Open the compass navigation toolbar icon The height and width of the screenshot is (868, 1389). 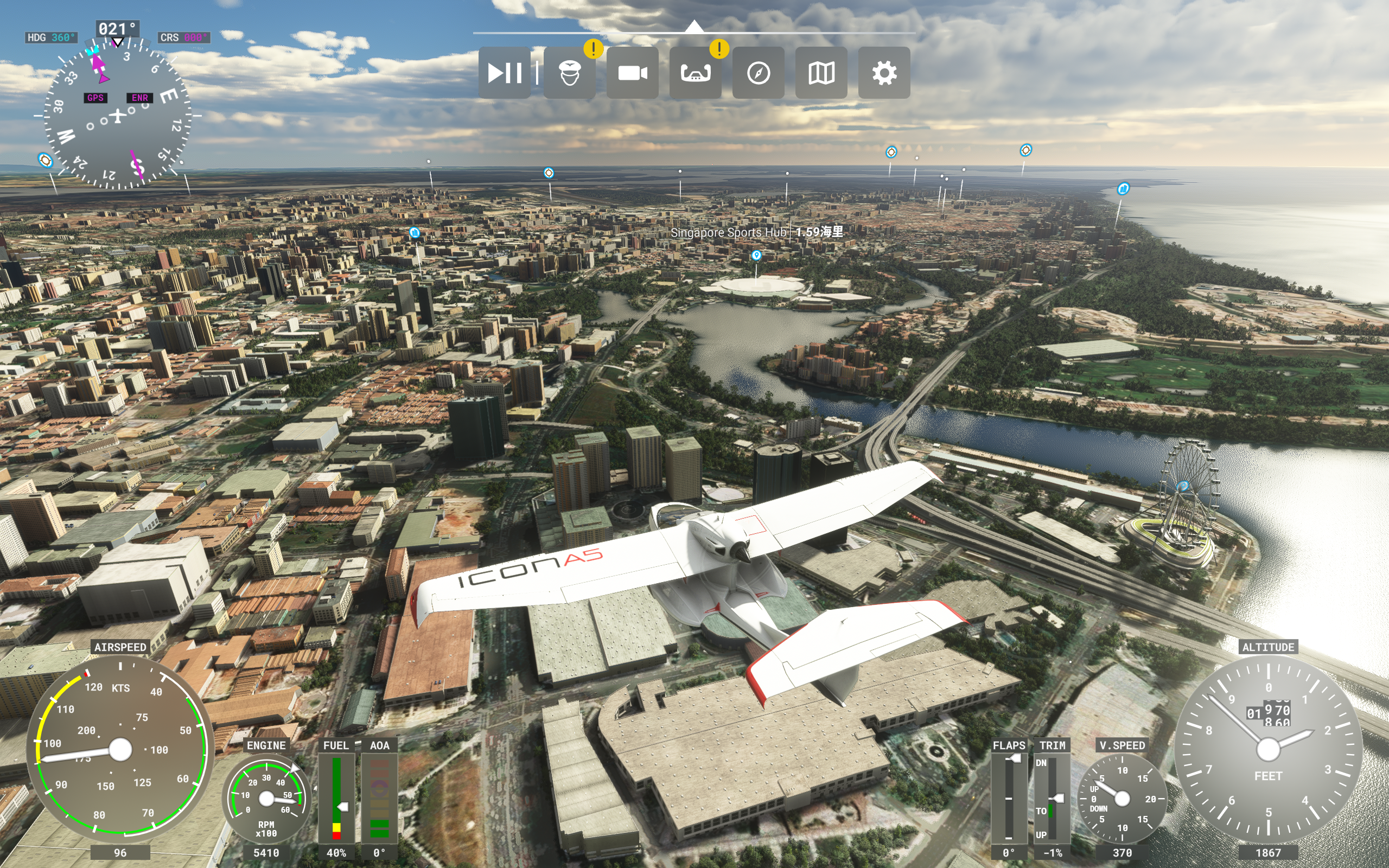[758, 73]
